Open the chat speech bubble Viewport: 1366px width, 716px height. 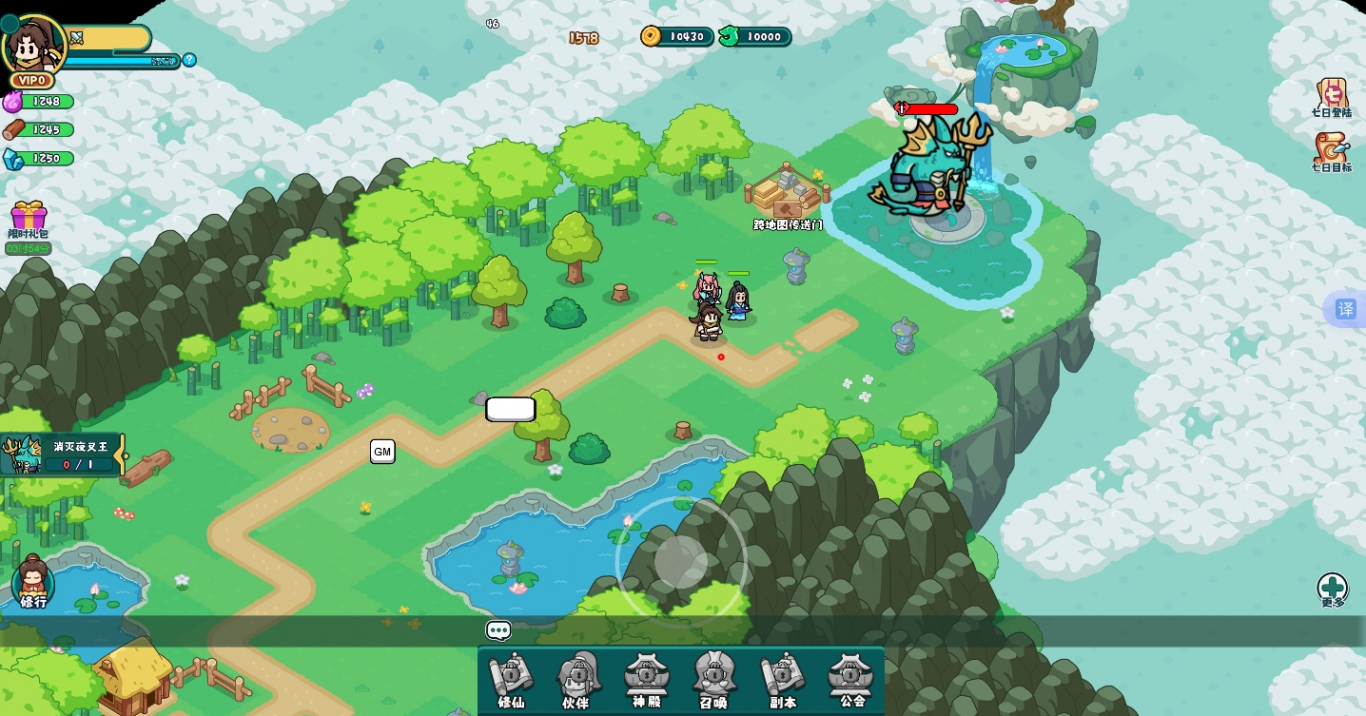(498, 630)
